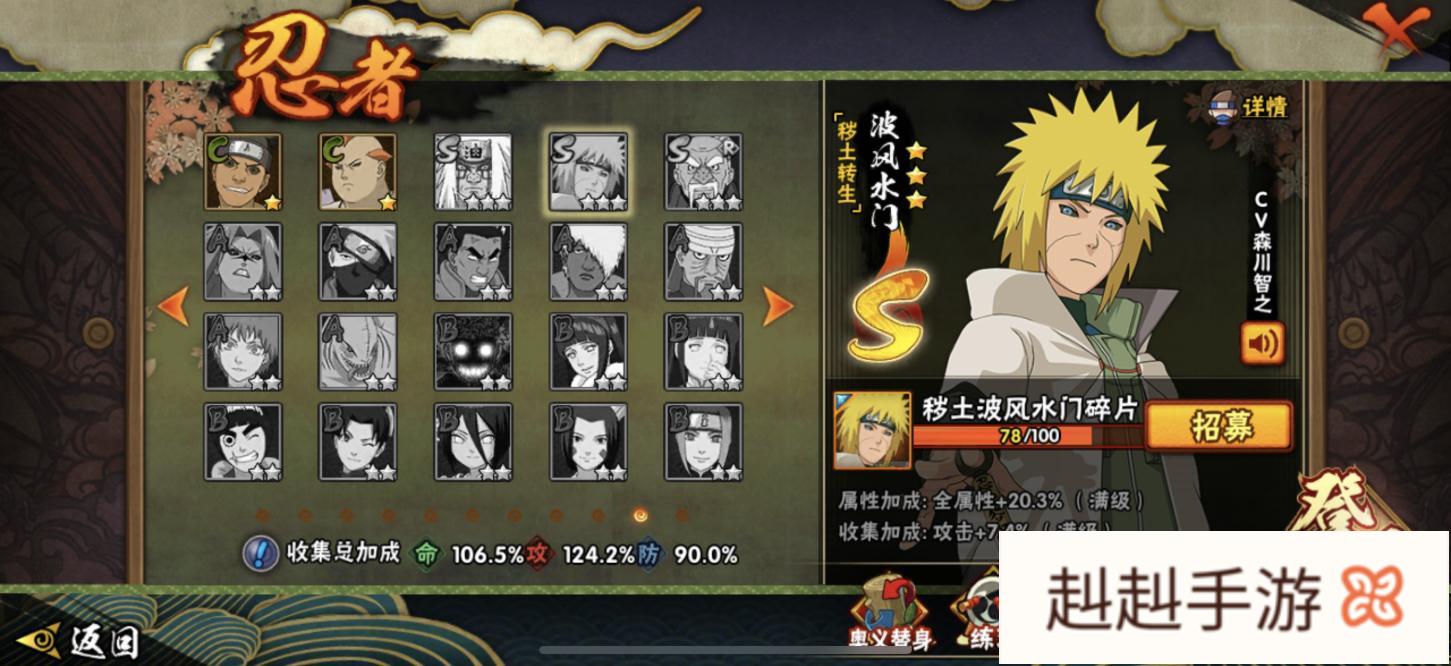This screenshot has width=1451, height=666.
Task: Tap the collection bonus info exclamation icon
Action: click(261, 552)
